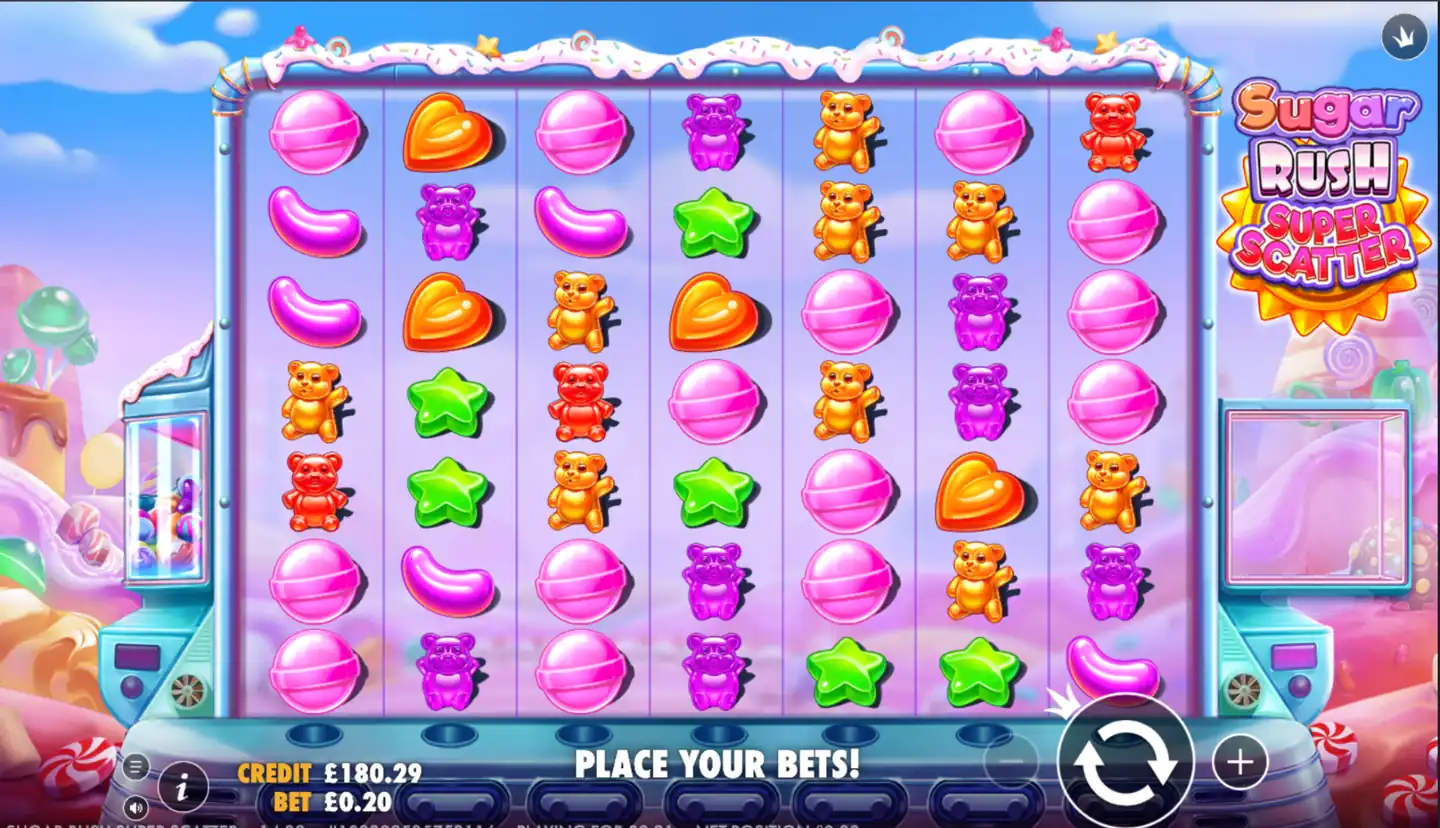The image size is (1440, 828).
Task: Select a golden teddy bear symbol
Action: [846, 130]
